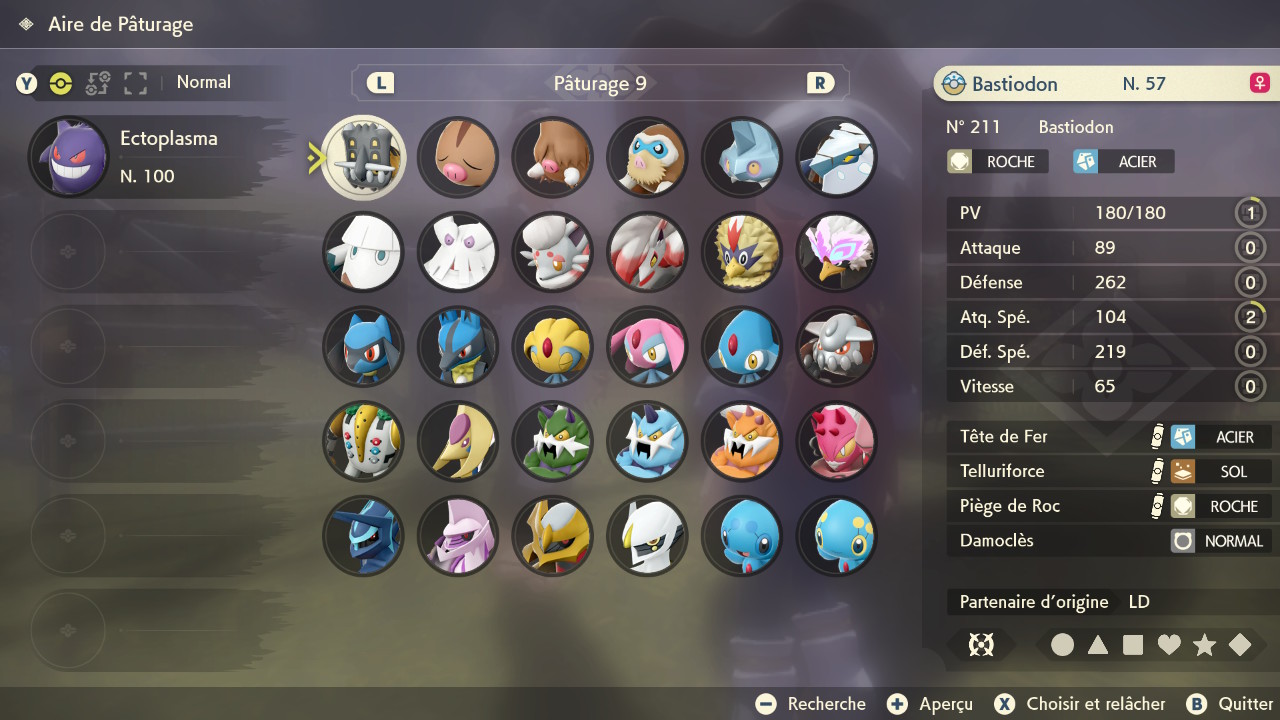Select the Heatran slot
Screen dimensions: 1280x720
pyautogui.click(x=837, y=347)
